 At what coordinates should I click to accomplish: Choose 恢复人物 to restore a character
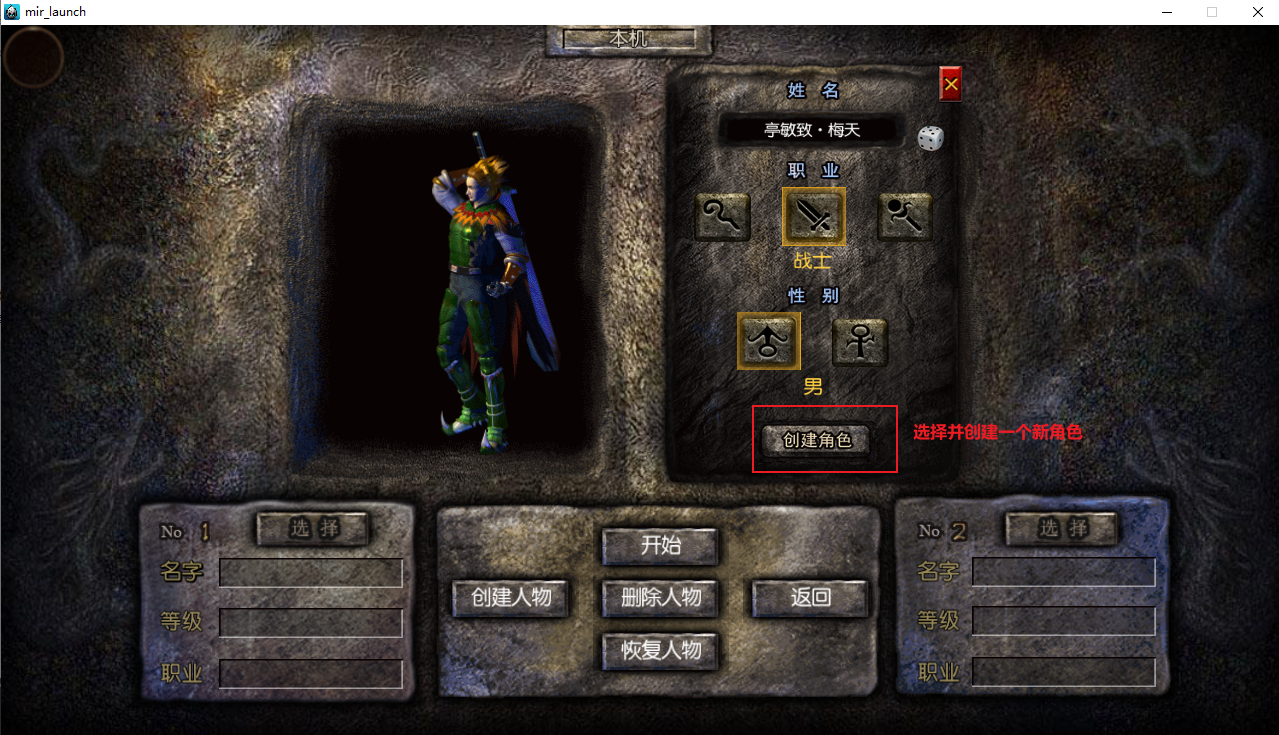pos(660,650)
